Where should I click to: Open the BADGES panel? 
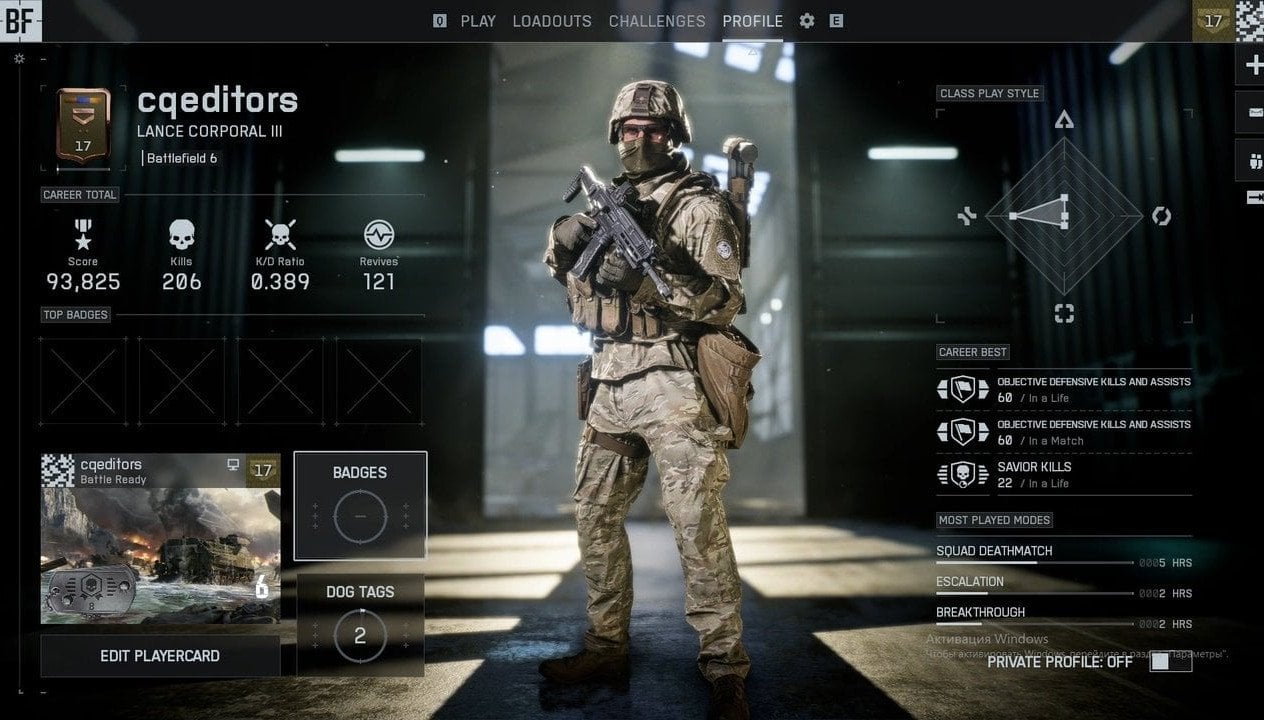click(360, 505)
